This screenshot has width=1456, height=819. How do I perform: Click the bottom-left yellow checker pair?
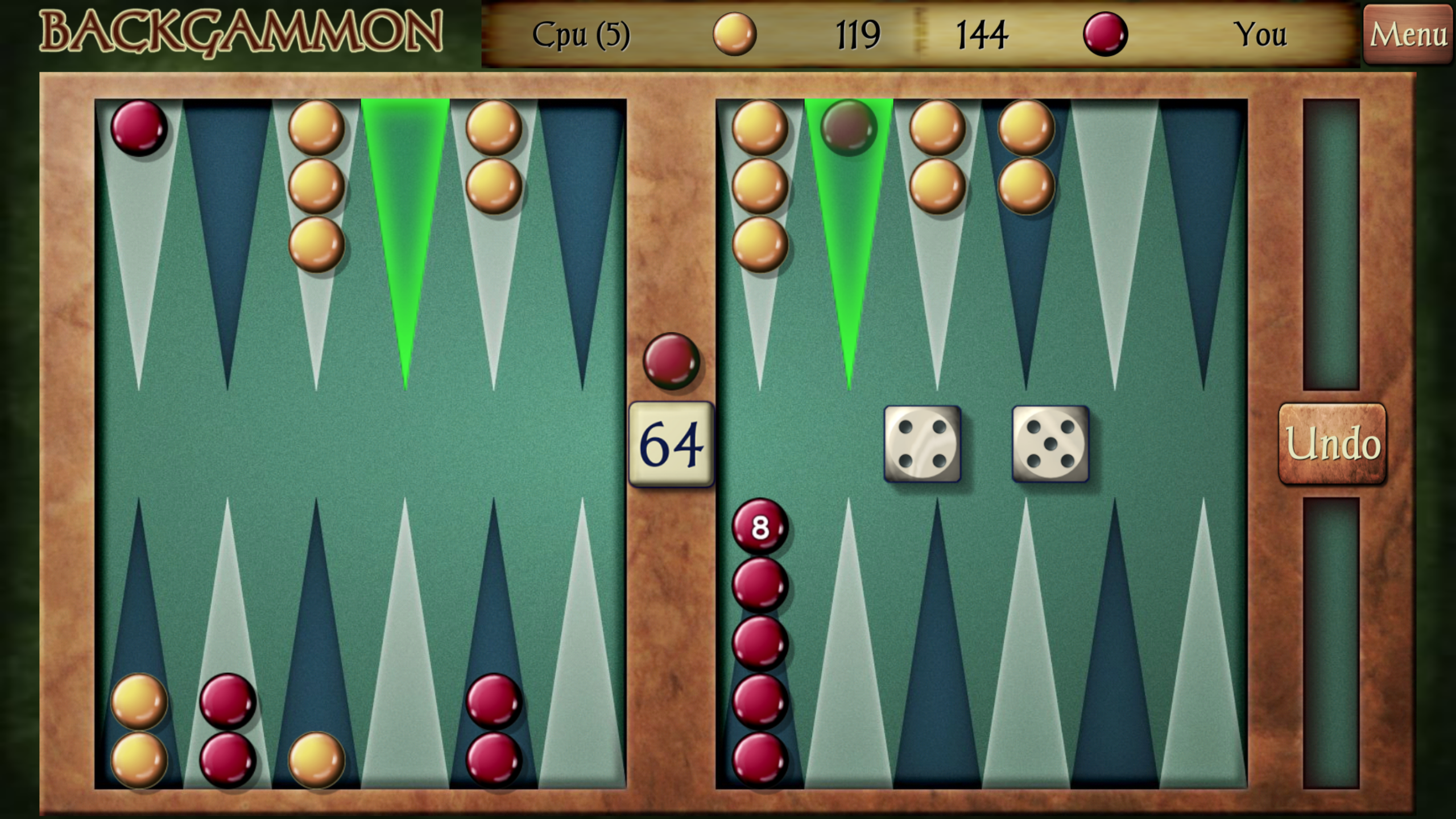[139, 734]
